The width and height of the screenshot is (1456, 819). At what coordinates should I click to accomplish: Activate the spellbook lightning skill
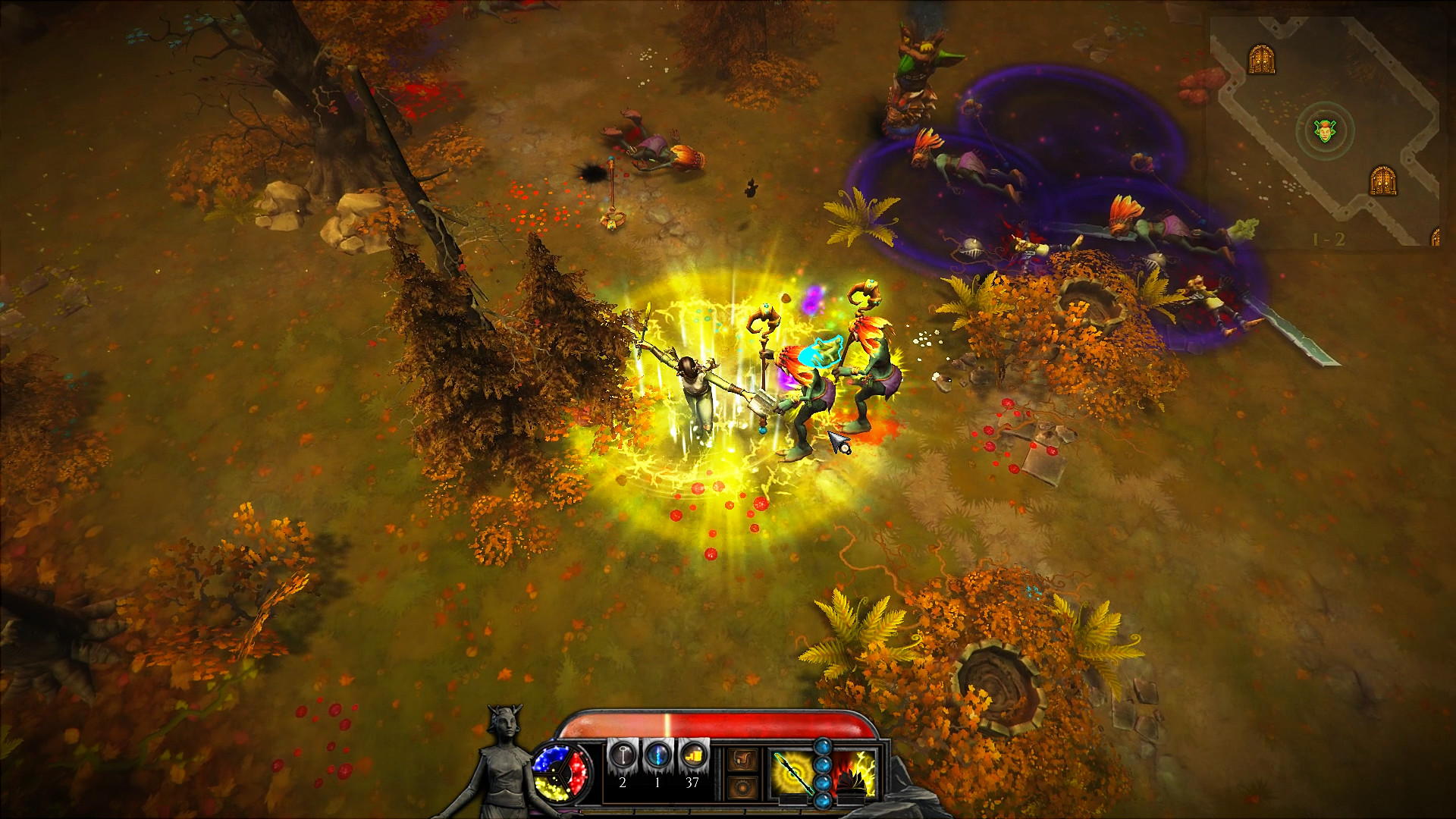tap(855, 773)
